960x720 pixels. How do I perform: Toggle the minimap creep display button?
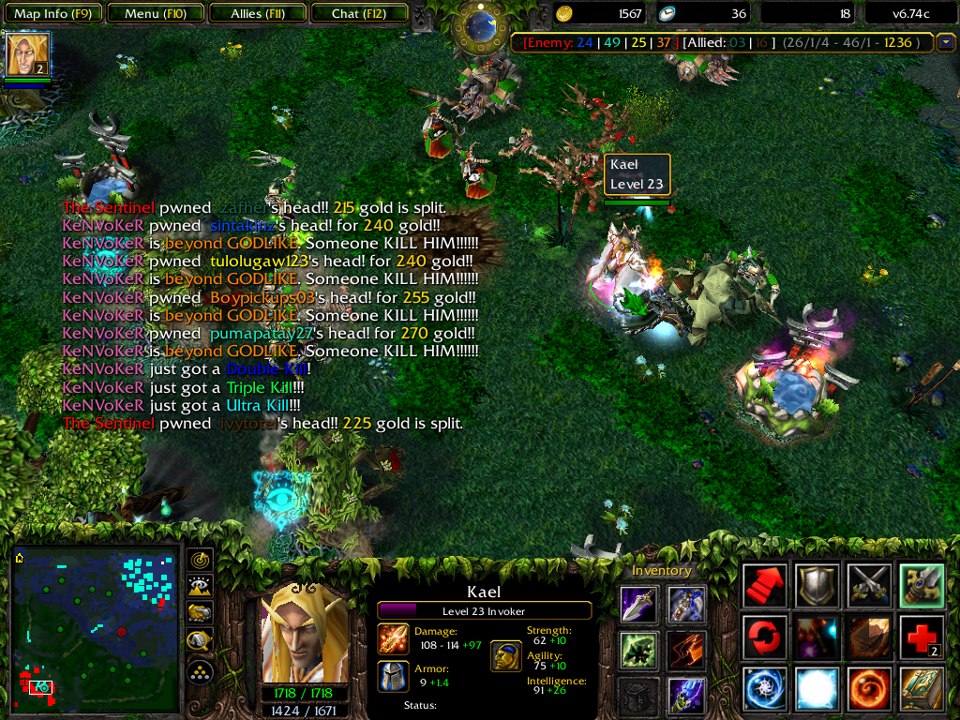(x=200, y=641)
